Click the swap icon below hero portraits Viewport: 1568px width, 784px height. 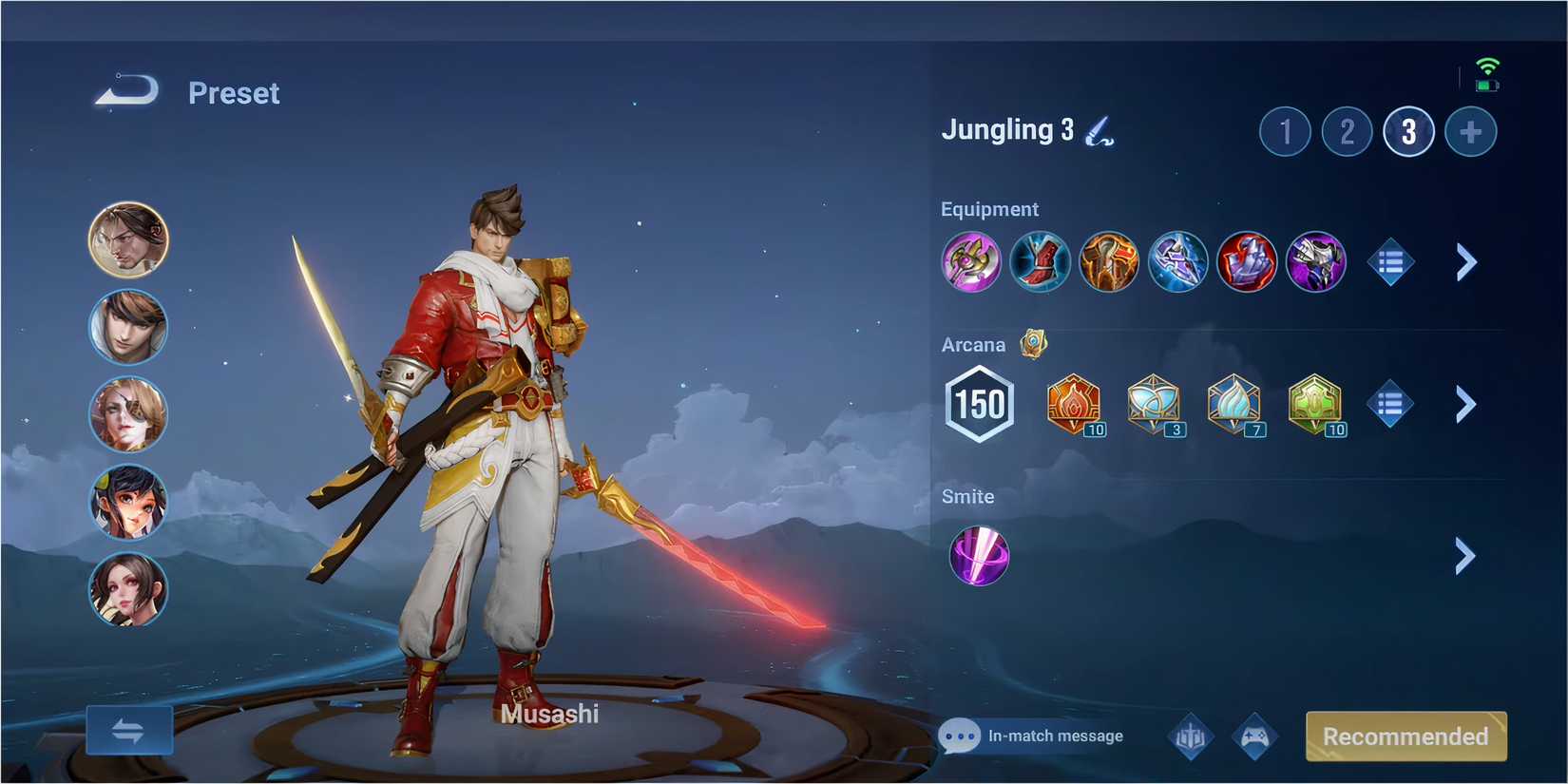(129, 730)
